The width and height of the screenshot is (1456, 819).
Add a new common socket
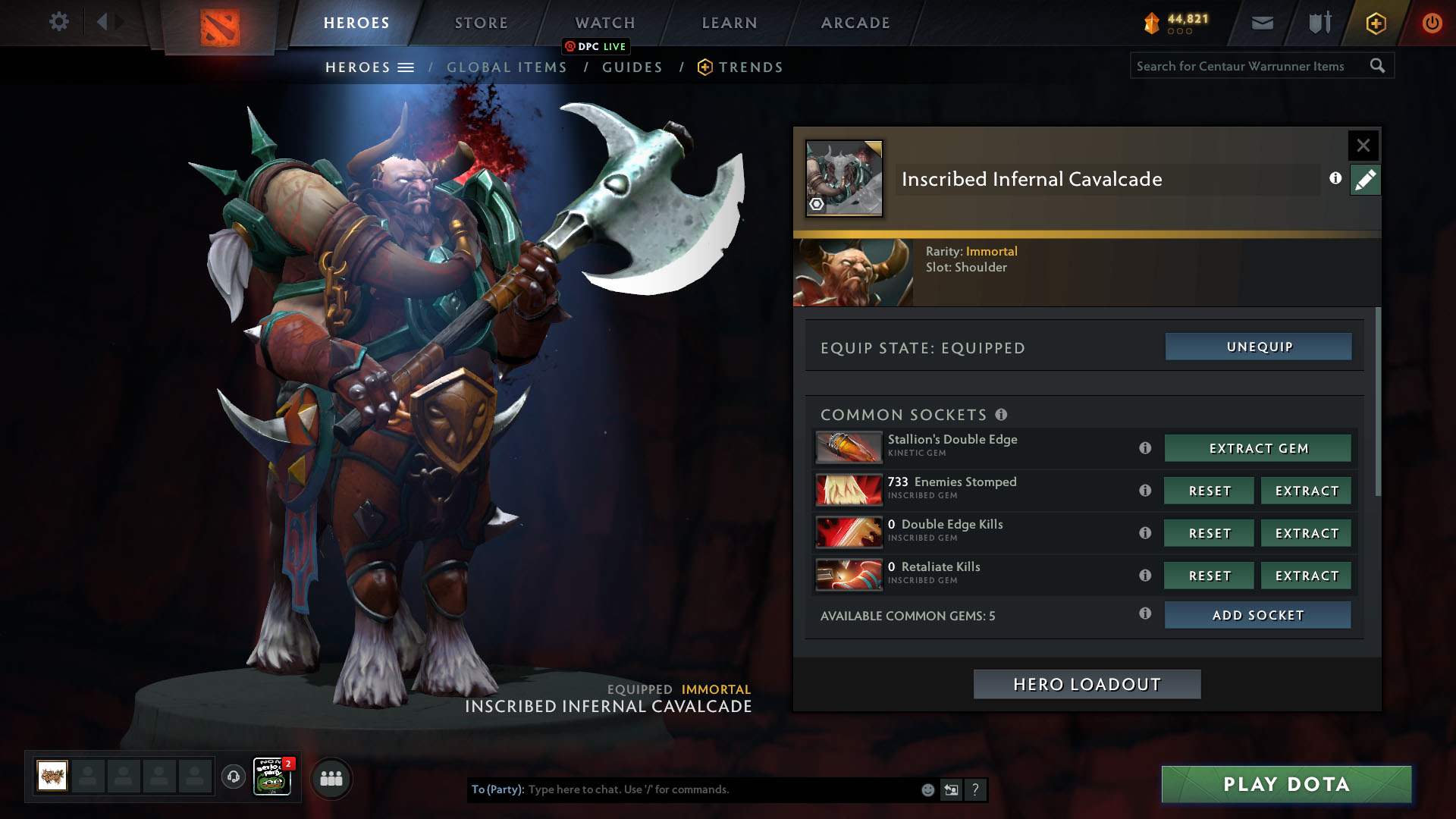[1257, 615]
